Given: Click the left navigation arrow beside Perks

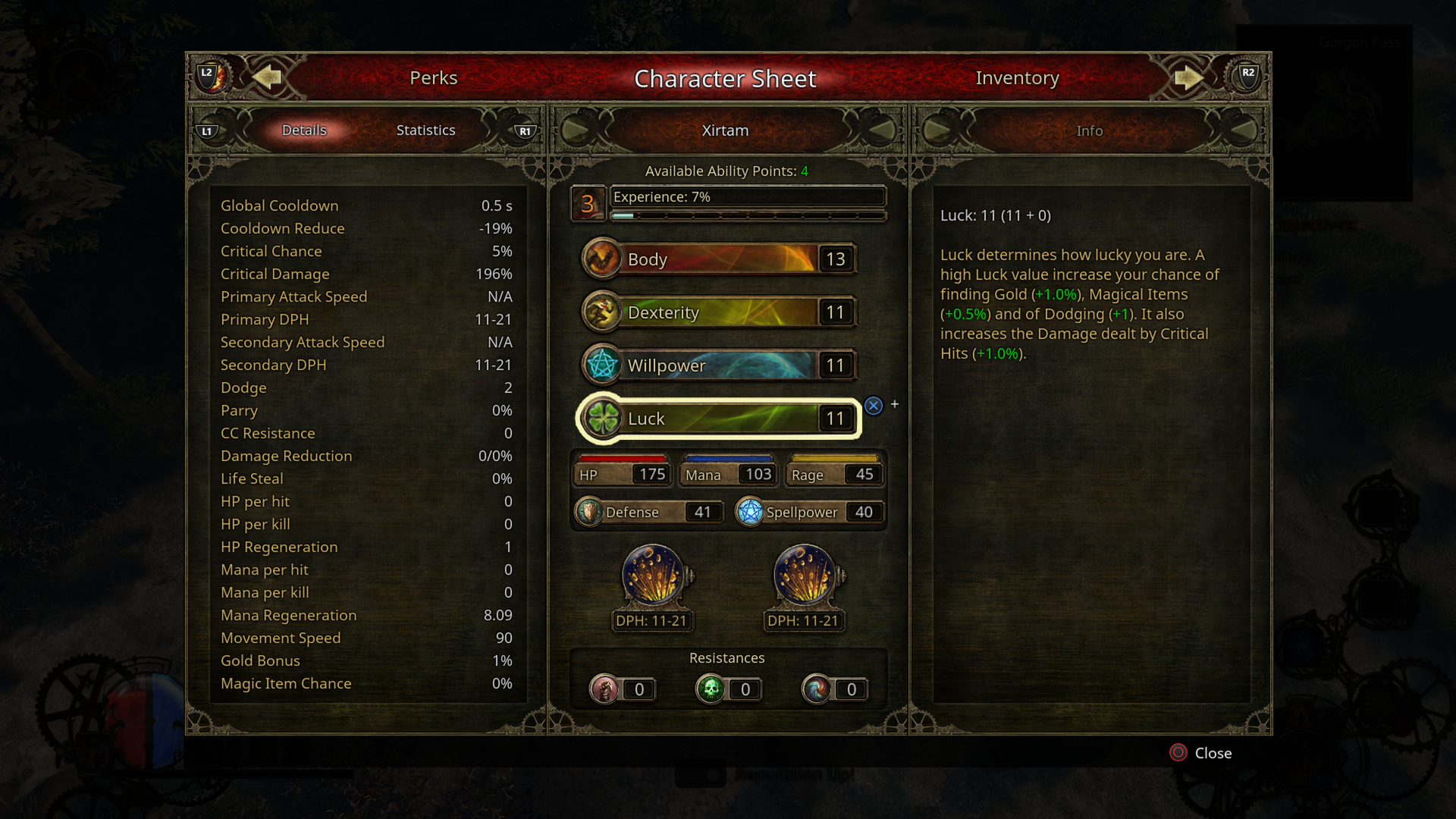Looking at the screenshot, I should click(x=267, y=77).
